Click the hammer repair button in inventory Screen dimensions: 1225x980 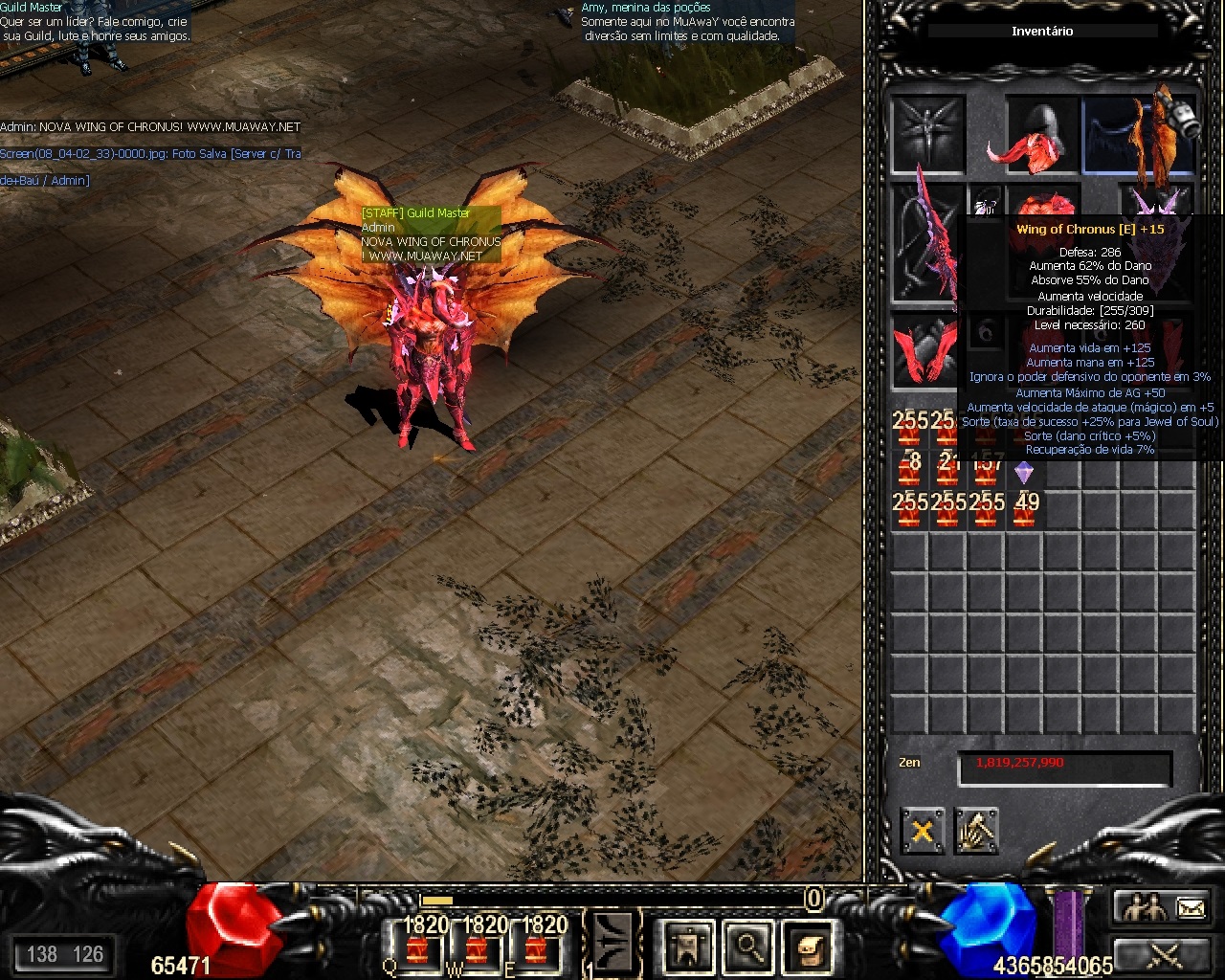coord(976,831)
